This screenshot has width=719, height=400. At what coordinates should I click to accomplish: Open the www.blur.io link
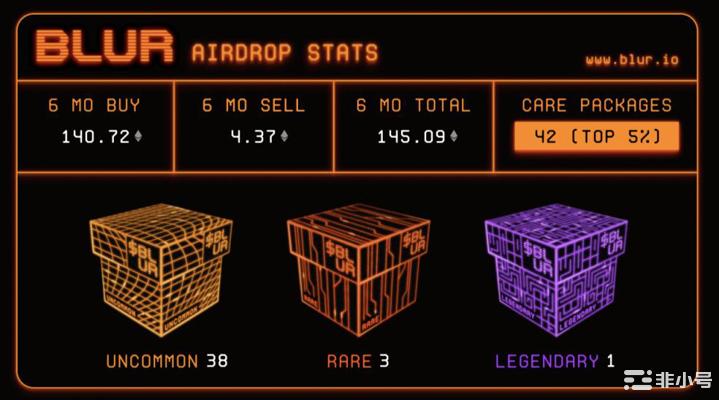click(x=631, y=60)
